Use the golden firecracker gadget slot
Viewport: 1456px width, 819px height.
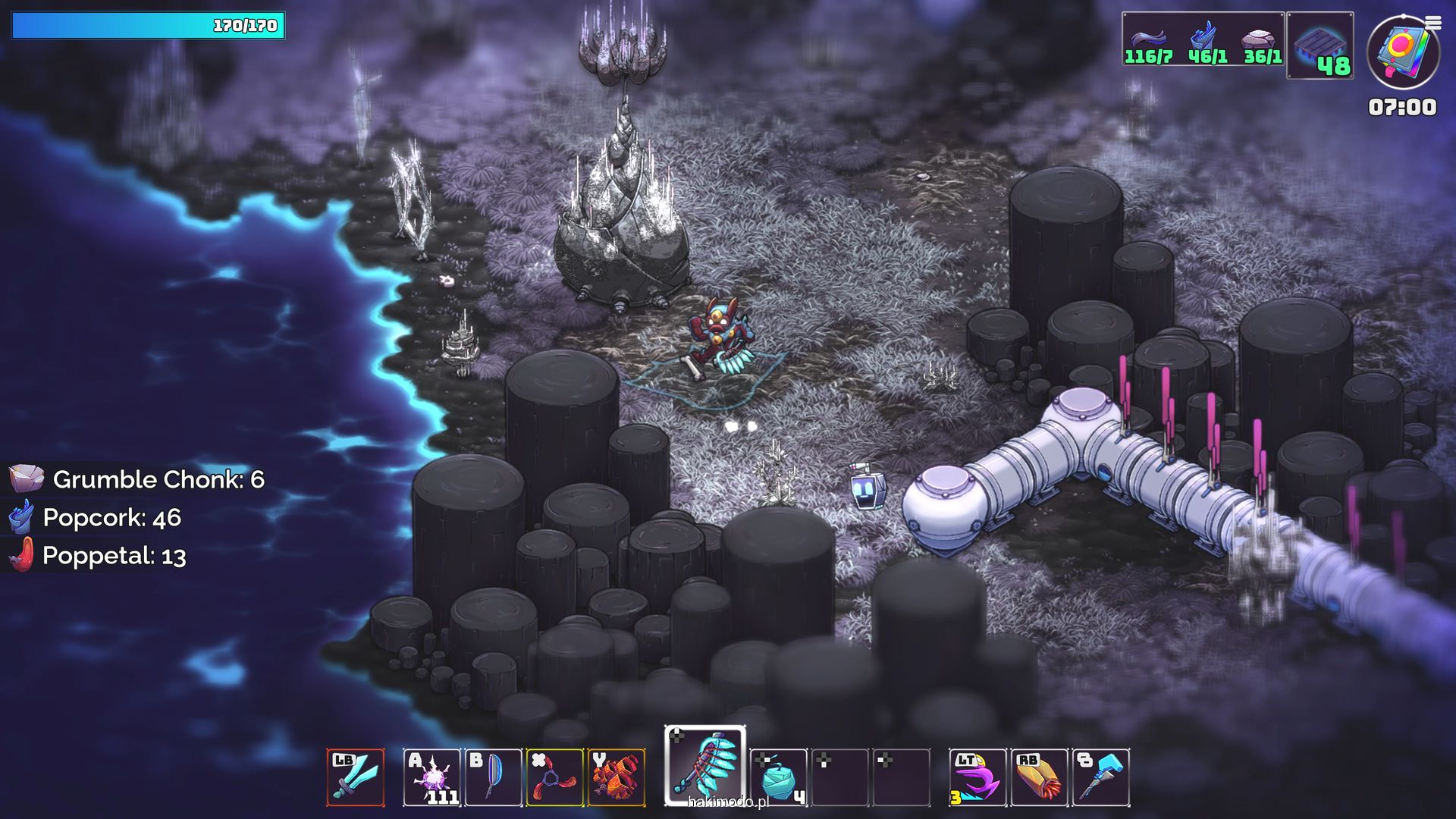[x=1039, y=777]
